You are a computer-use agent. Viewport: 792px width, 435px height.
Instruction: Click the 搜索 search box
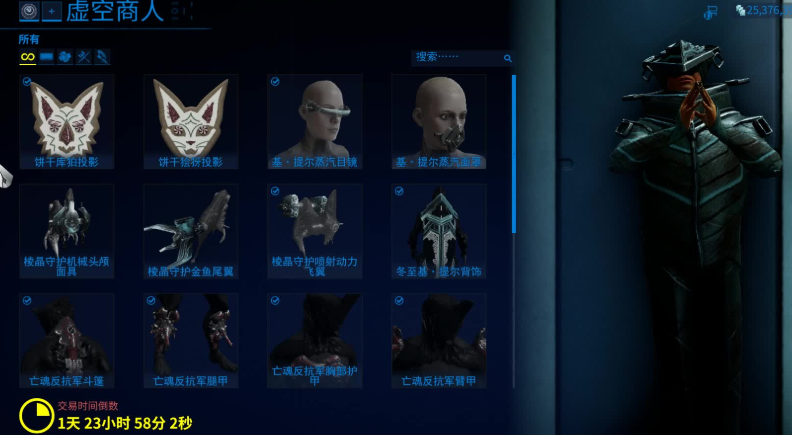tap(458, 58)
